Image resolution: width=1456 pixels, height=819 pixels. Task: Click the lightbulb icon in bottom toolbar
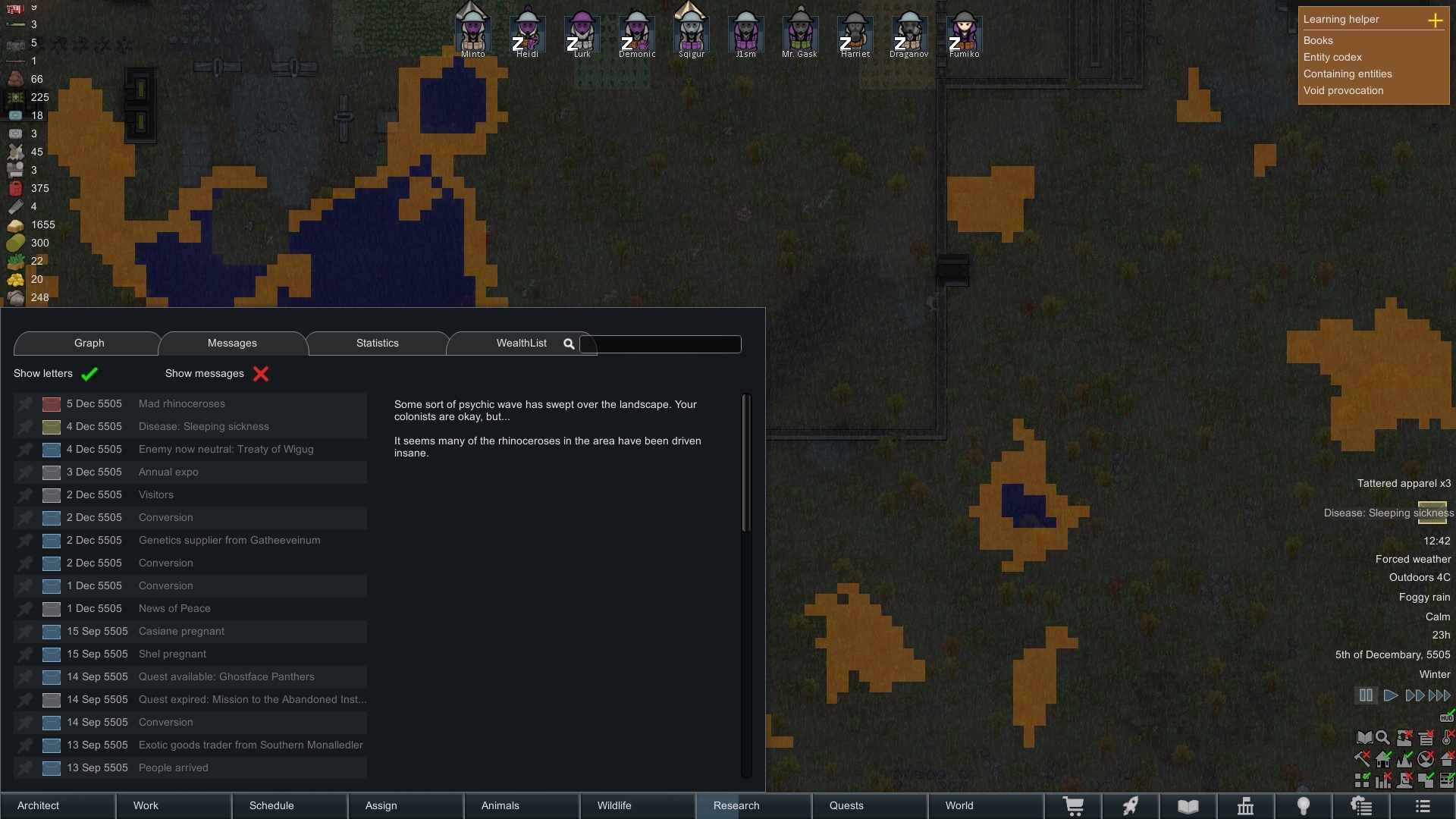click(x=1304, y=806)
